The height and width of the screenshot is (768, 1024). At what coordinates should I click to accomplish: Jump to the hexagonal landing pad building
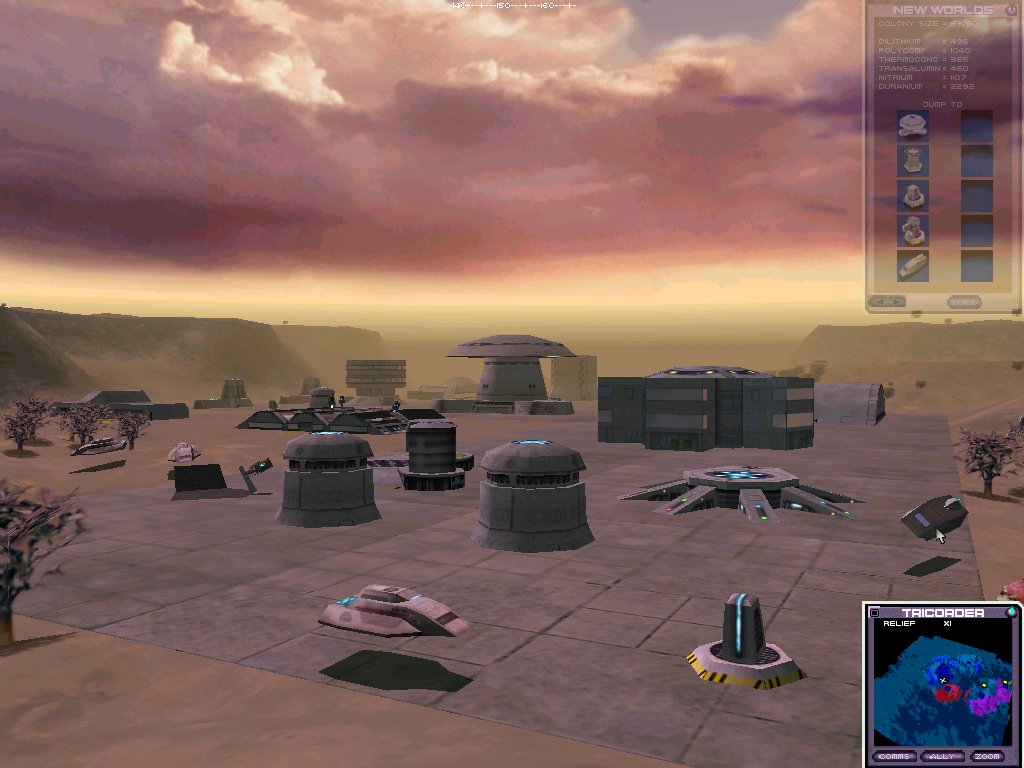point(912,125)
